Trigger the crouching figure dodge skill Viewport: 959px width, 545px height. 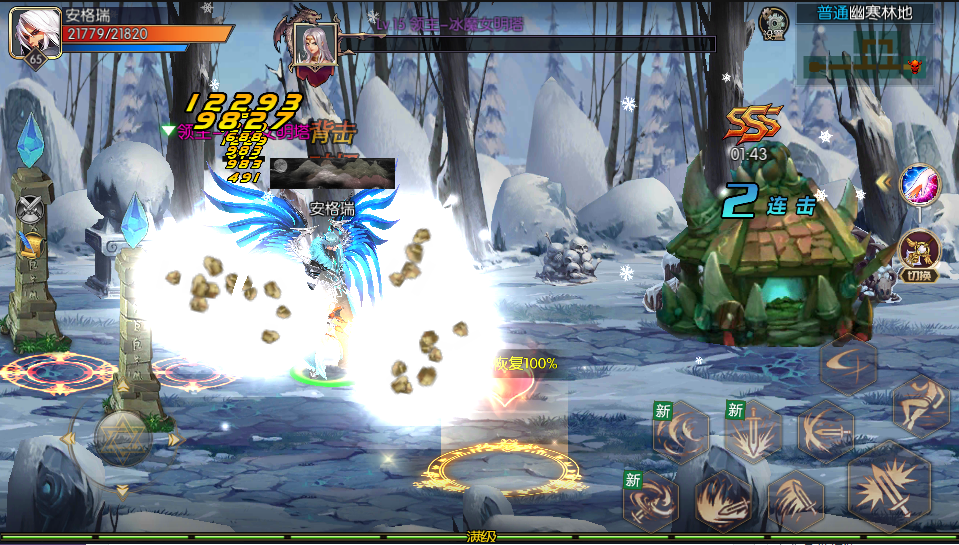(919, 406)
